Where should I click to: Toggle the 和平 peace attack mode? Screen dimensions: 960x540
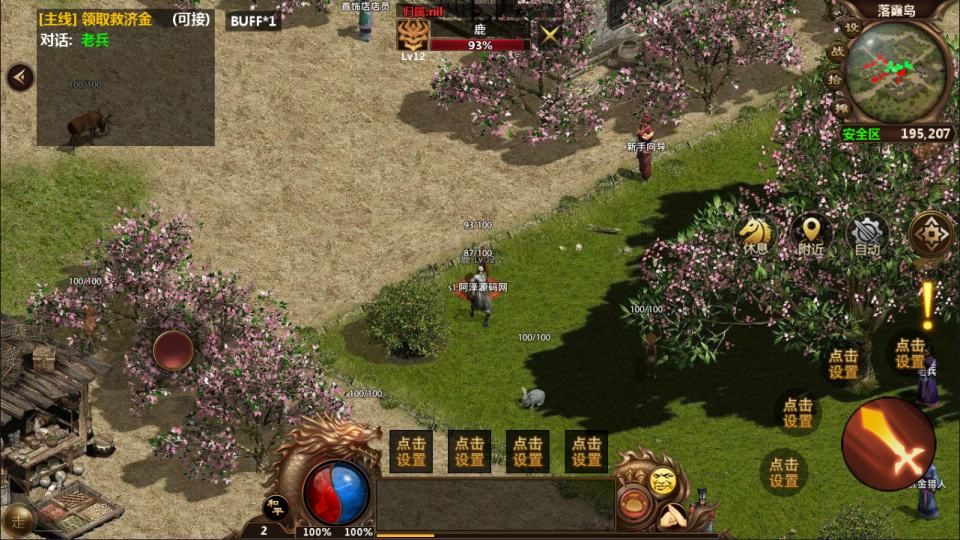[x=275, y=505]
